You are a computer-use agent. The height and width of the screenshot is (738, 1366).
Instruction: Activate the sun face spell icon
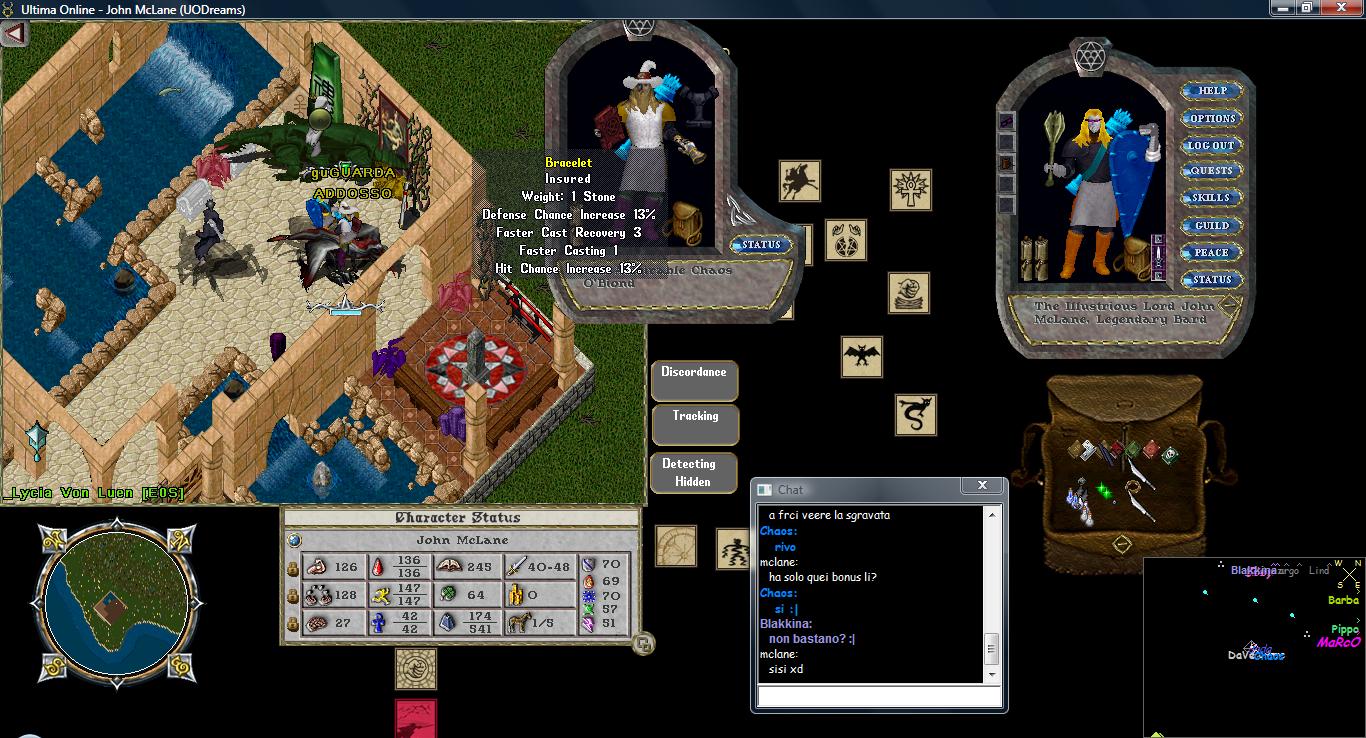(911, 189)
